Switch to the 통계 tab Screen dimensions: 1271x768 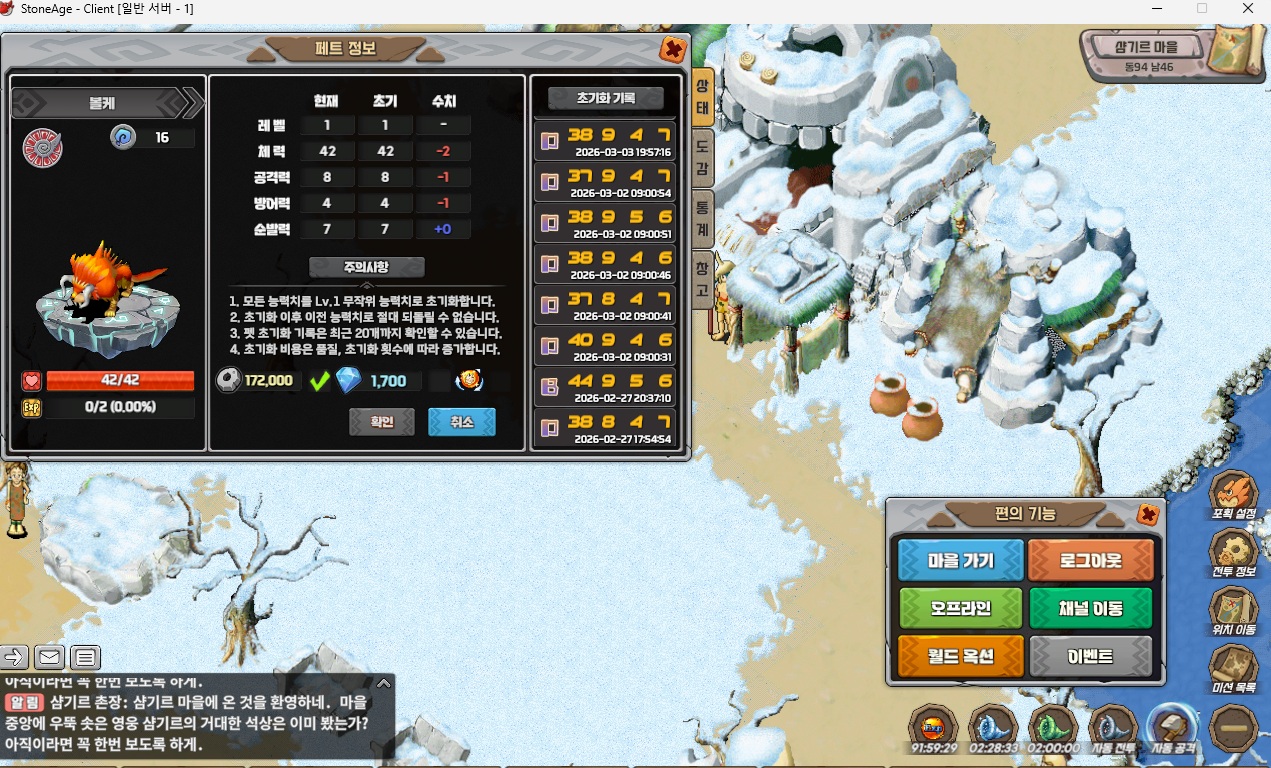703,219
